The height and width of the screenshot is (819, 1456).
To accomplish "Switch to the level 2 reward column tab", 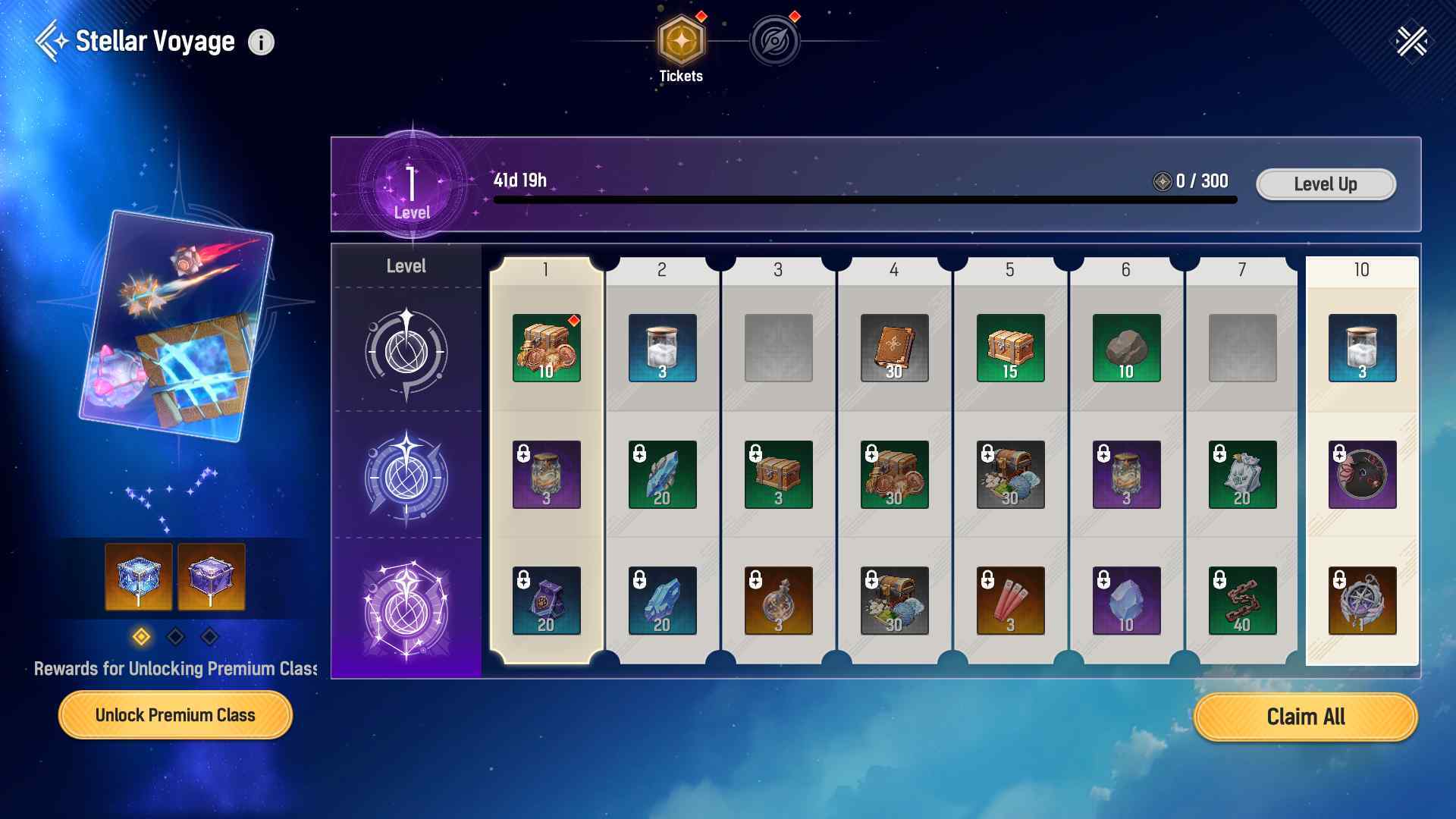I will pyautogui.click(x=662, y=269).
